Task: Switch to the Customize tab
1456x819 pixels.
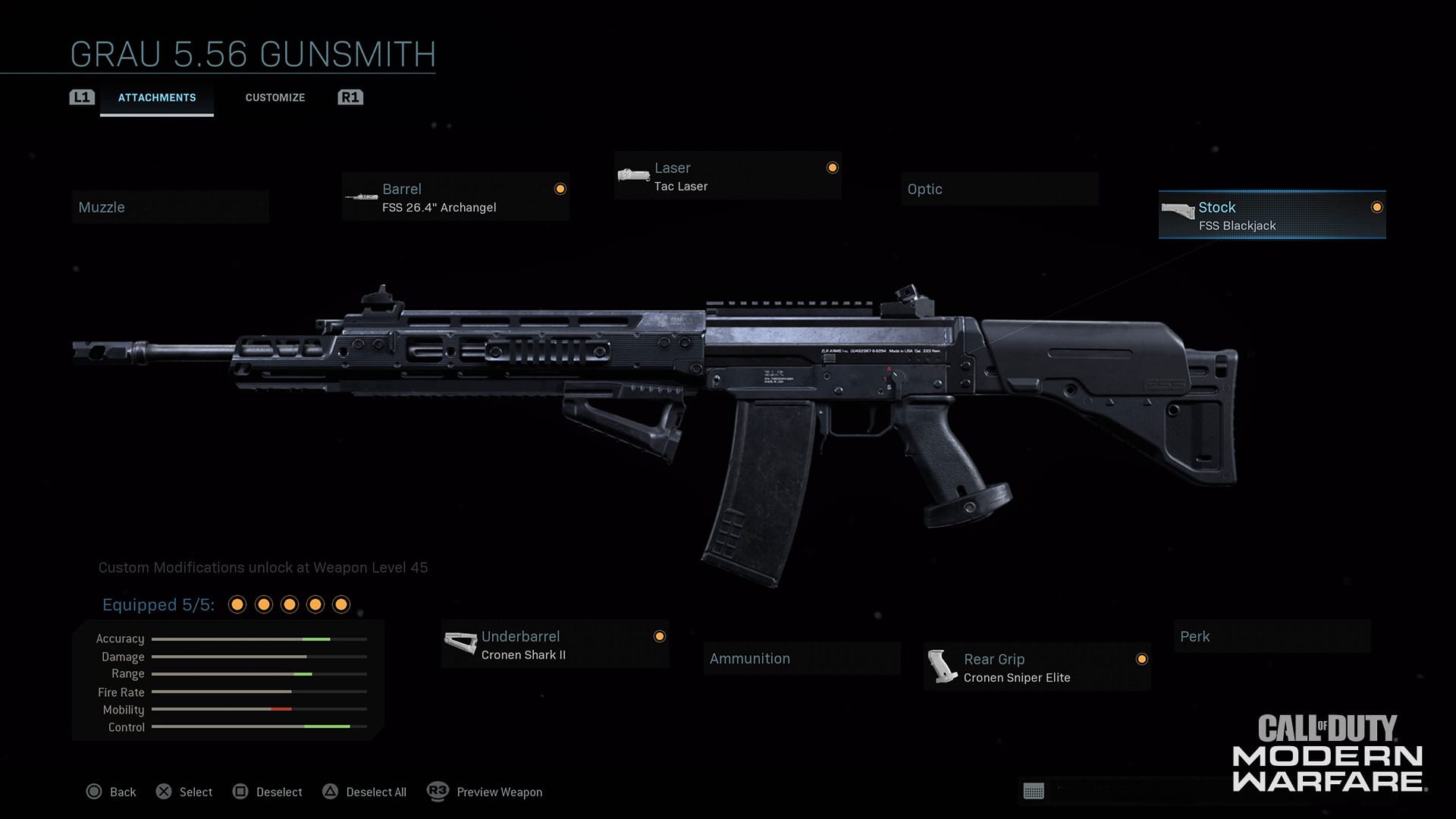Action: [x=275, y=97]
